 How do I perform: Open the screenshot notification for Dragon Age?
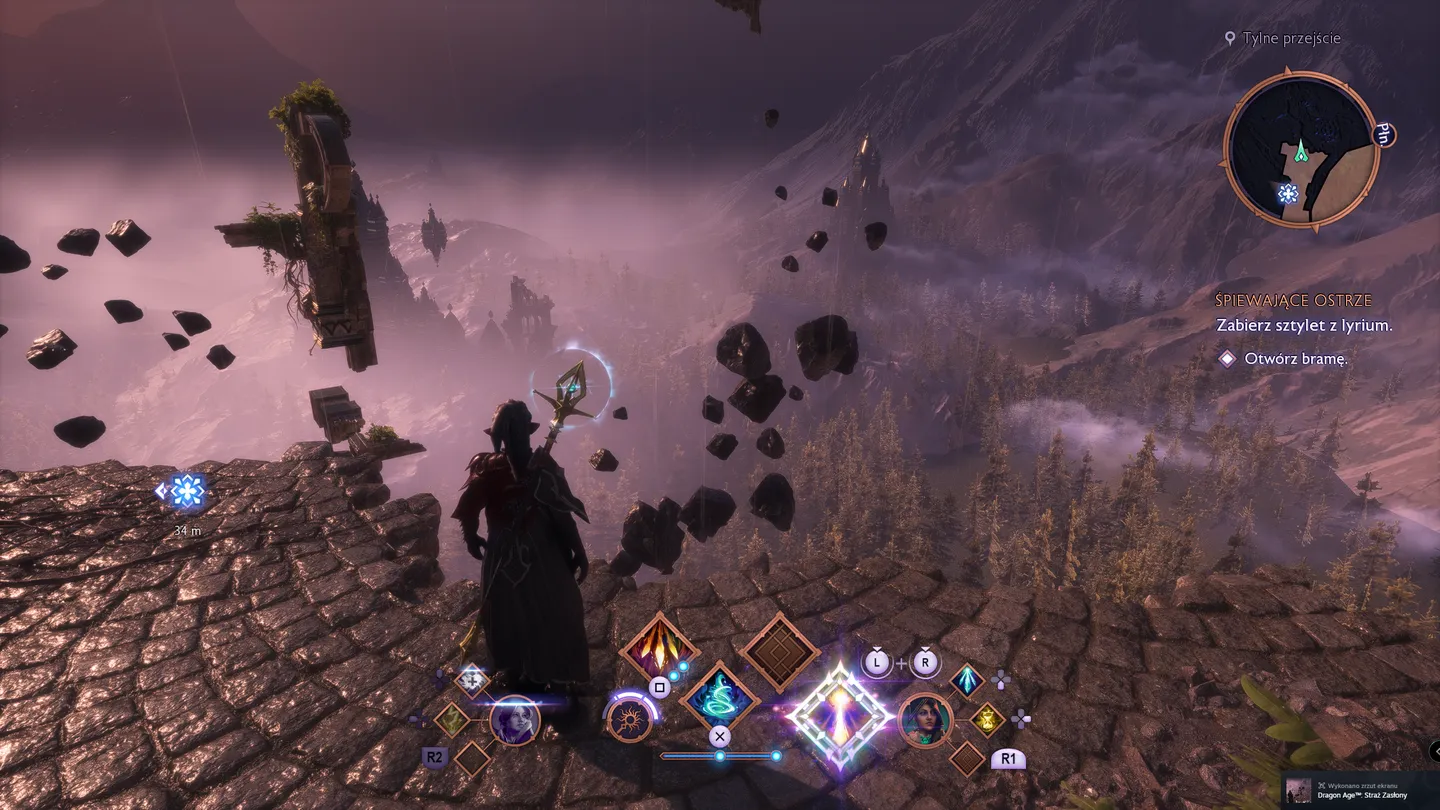click(1360, 790)
